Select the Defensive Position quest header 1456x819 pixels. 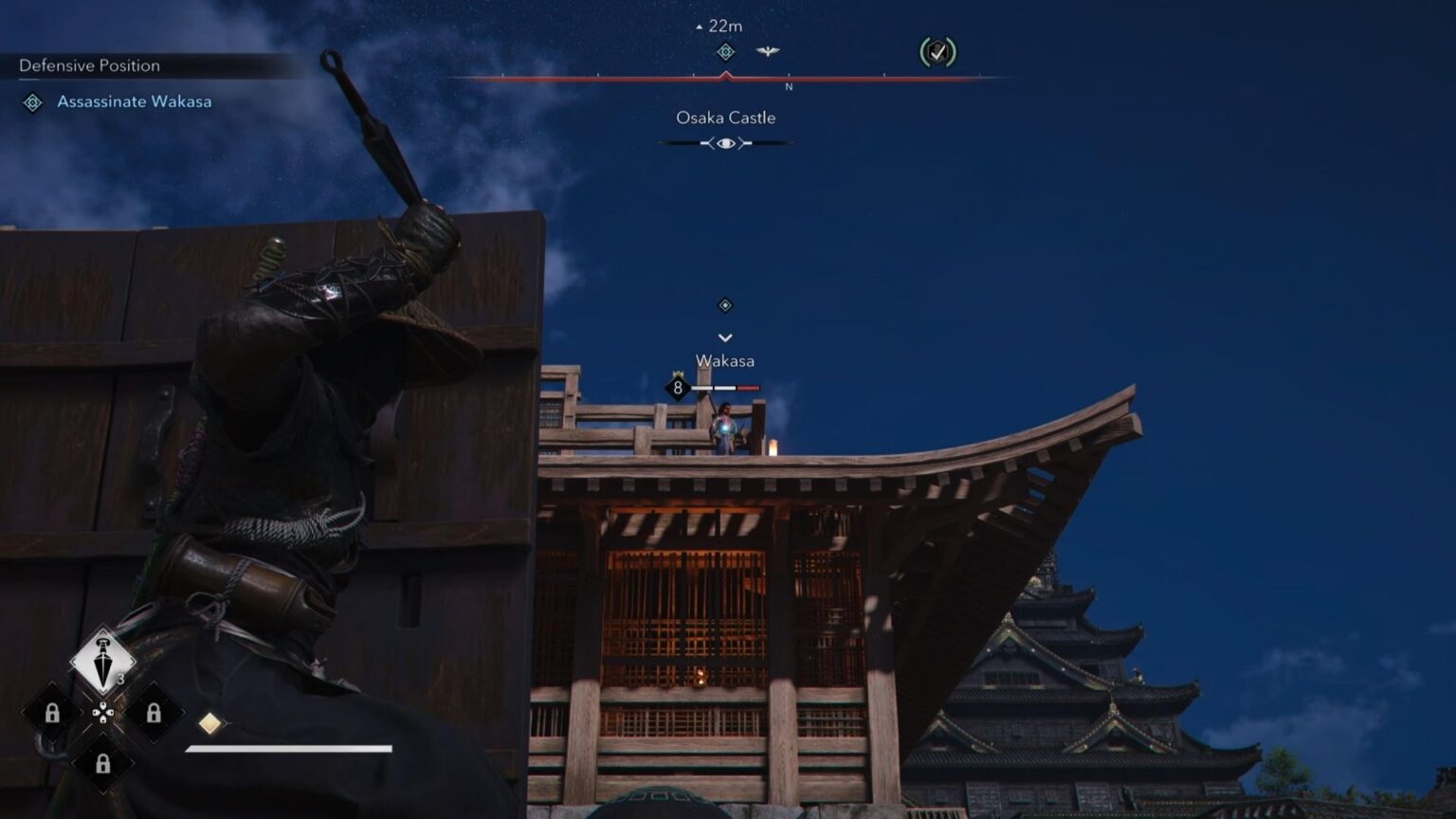point(87,65)
